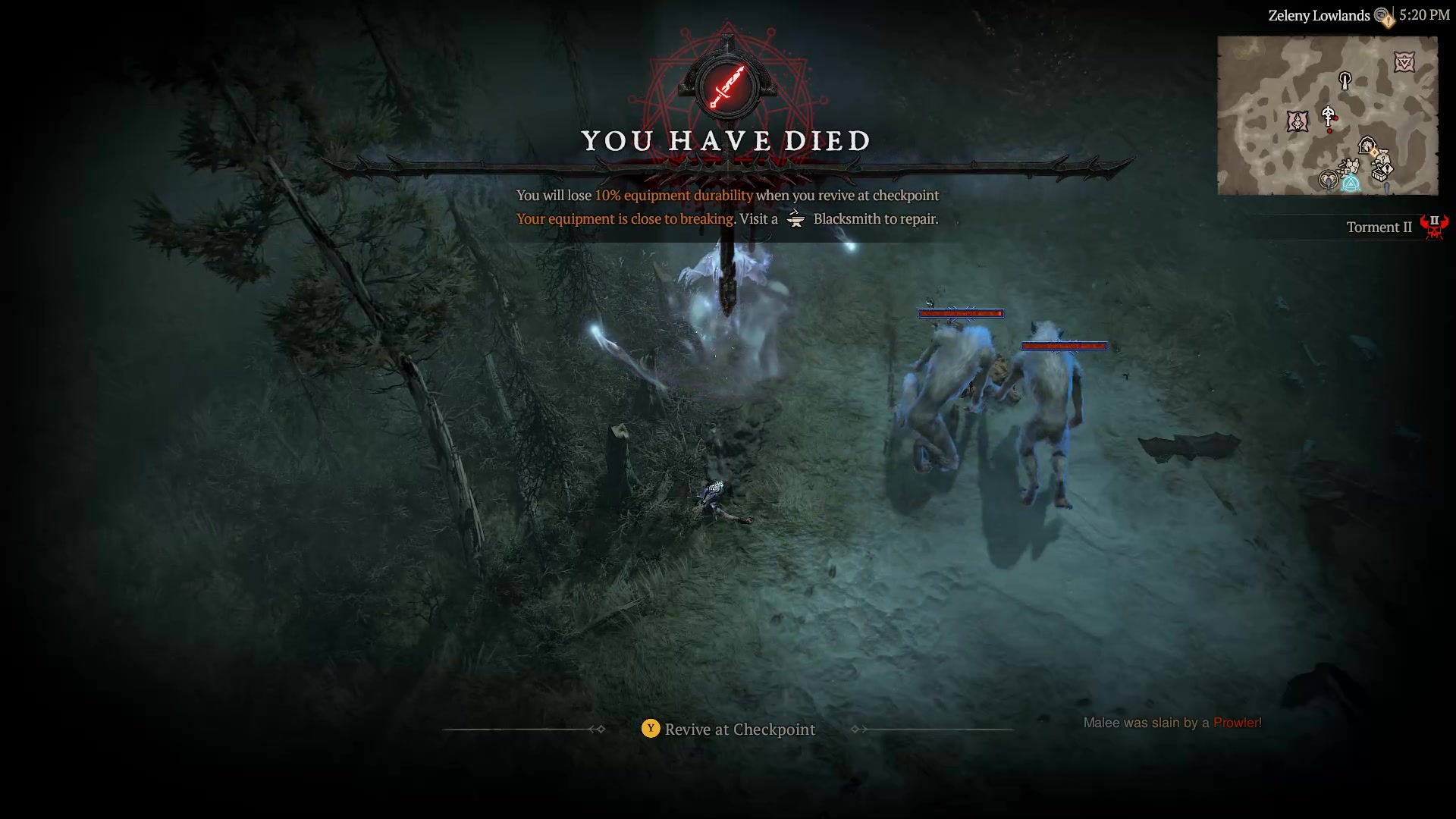Image resolution: width=1456 pixels, height=819 pixels.
Task: Click the cellar dungeon icon left on minimap
Action: pos(1298,121)
